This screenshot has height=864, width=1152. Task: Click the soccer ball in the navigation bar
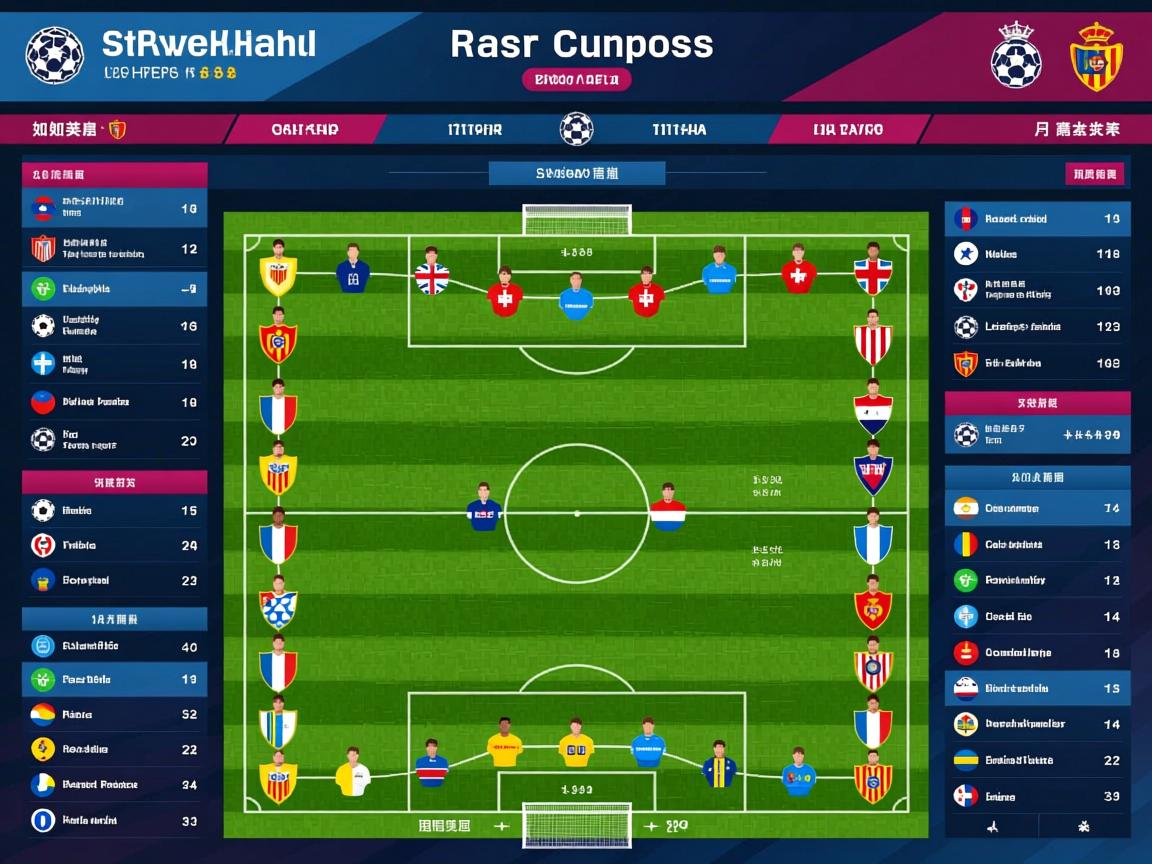pyautogui.click(x=576, y=129)
